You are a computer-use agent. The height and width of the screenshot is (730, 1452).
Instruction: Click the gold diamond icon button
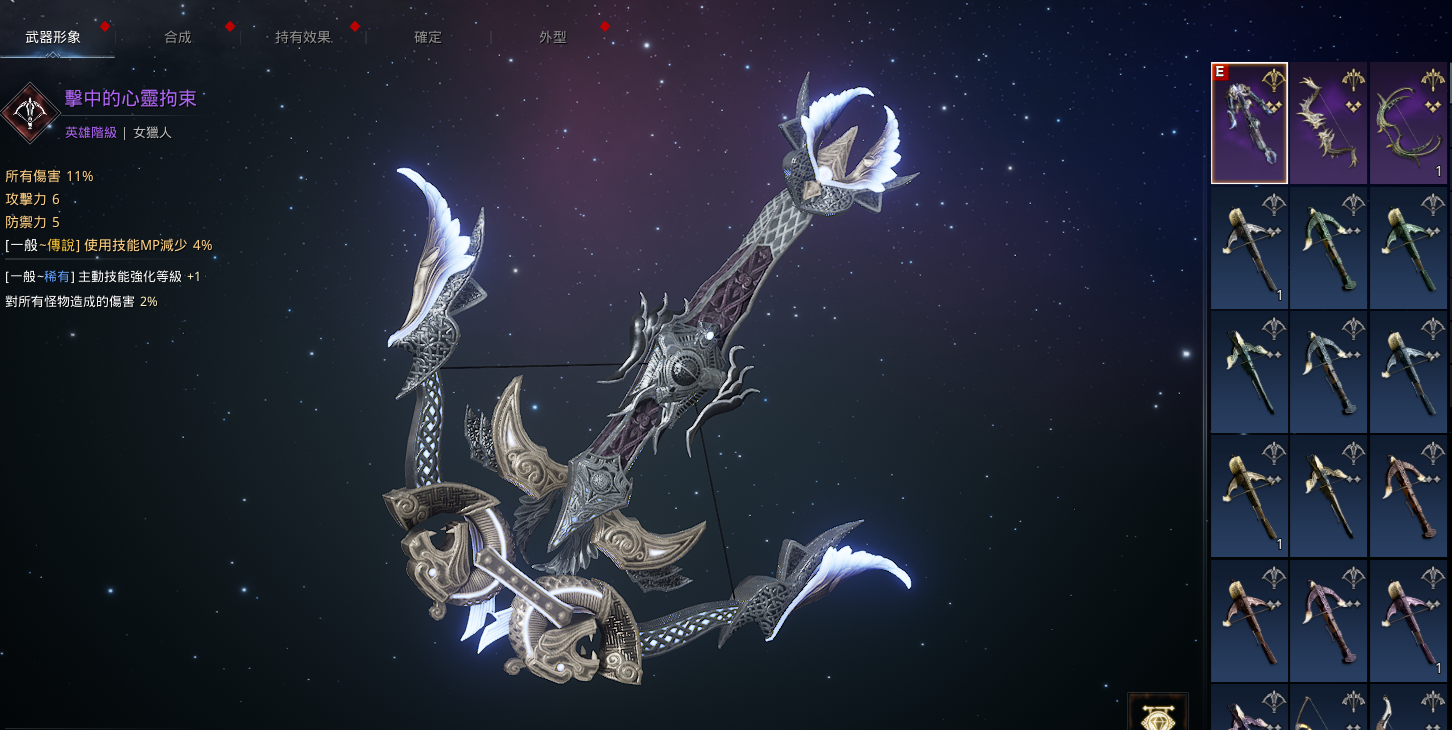click(x=1158, y=714)
